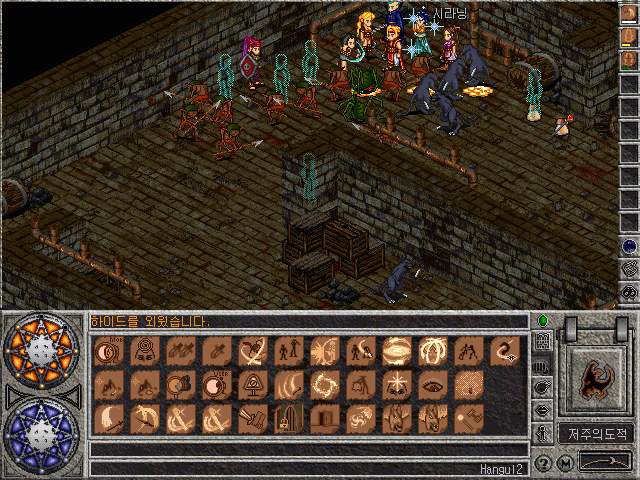
Task: Open the binoculars view icon
Action: click(x=629, y=291)
